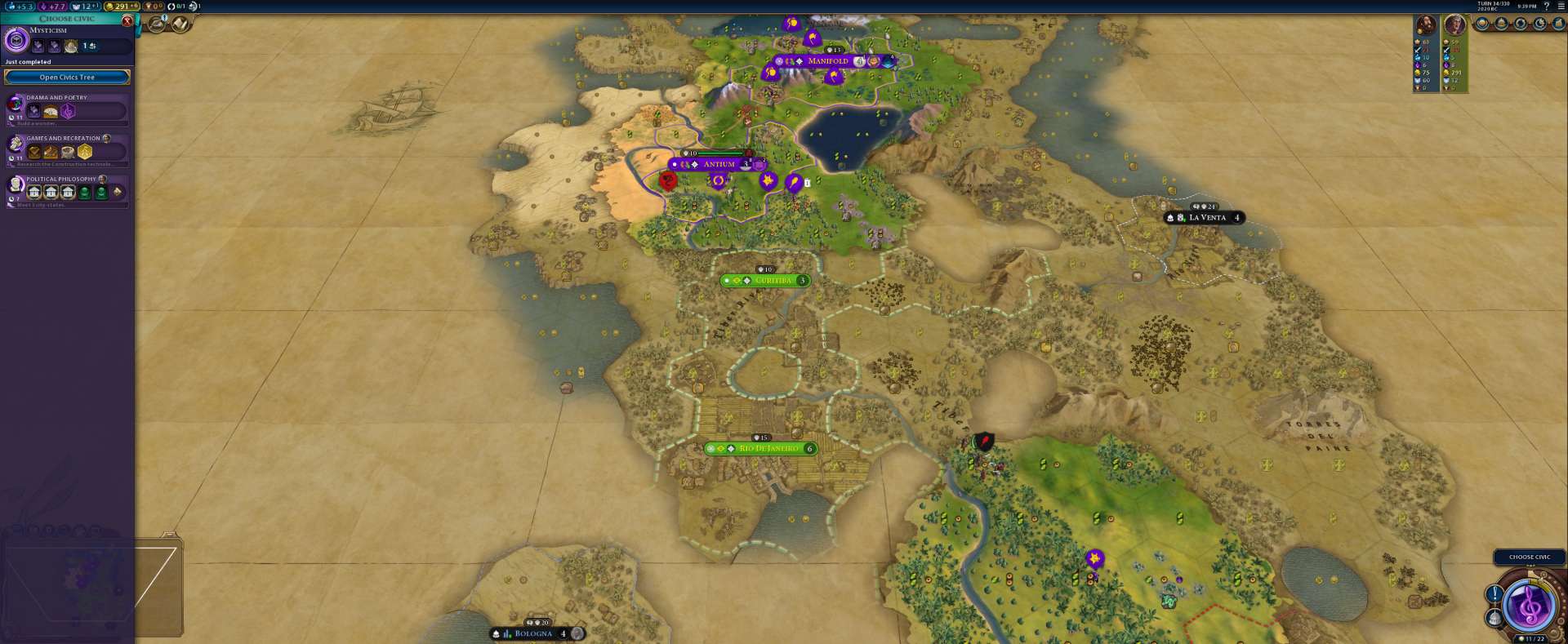Select the La Venta city-state banner

coord(1207,218)
